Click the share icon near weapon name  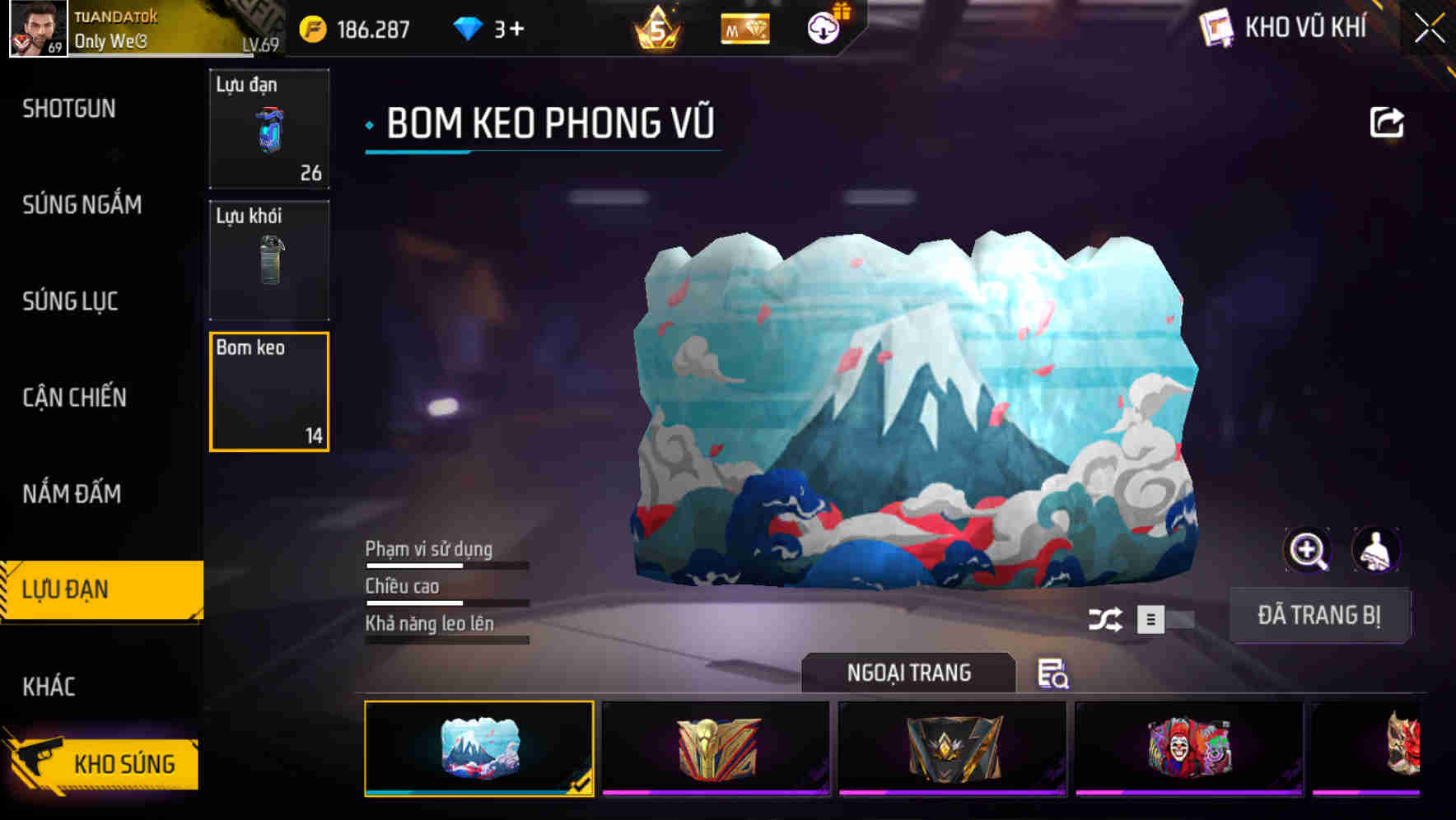click(1388, 122)
